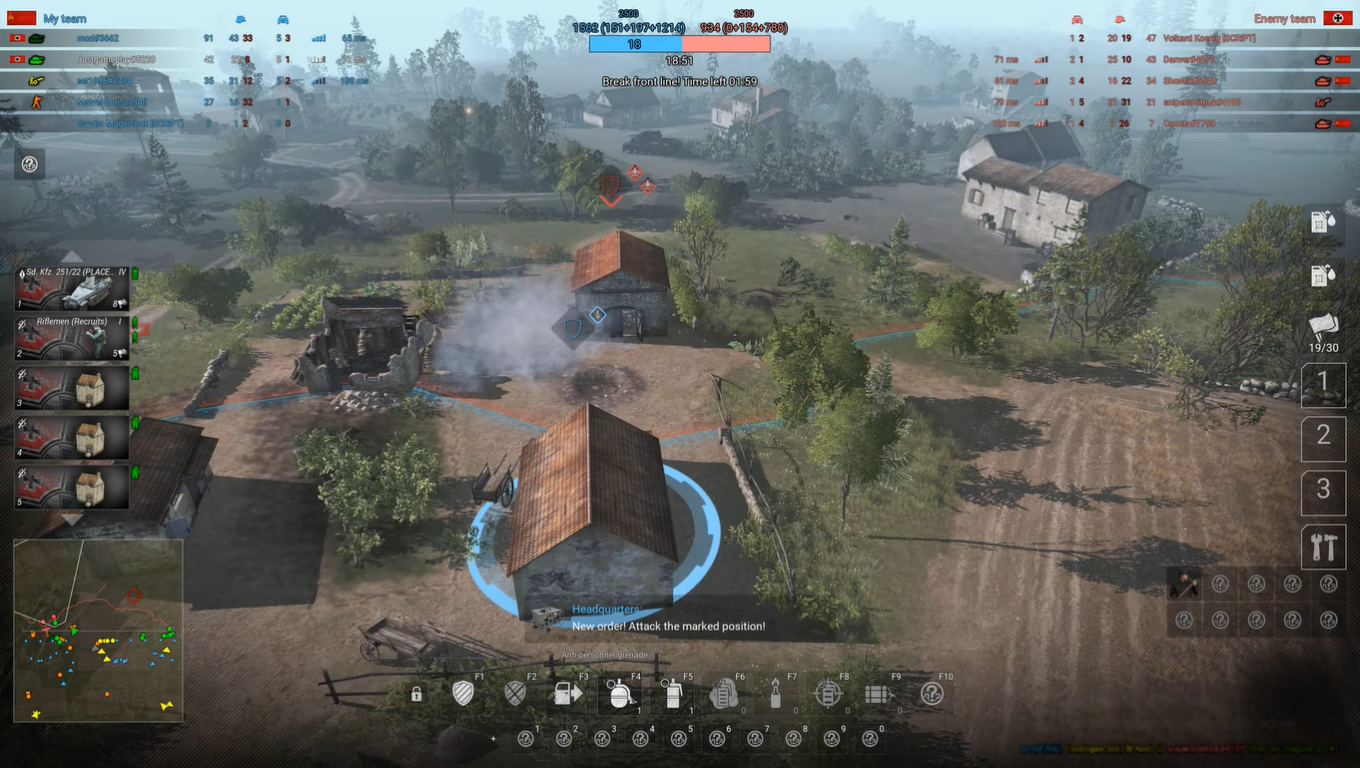
Task: Open the F3 resupply vehicle ability
Action: tap(568, 692)
